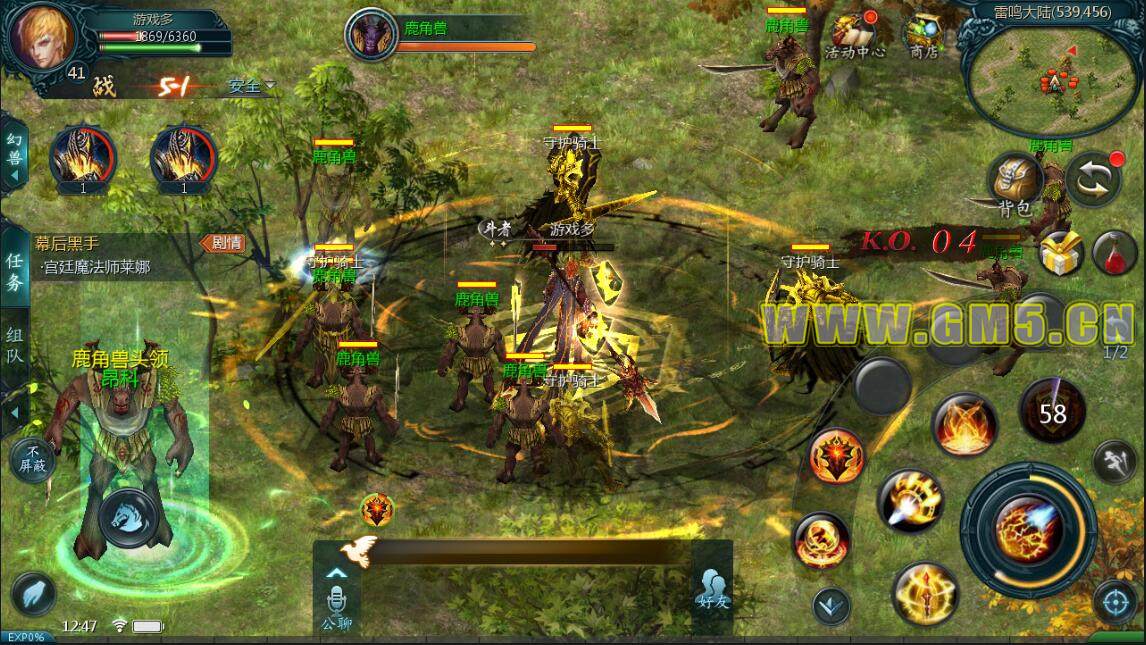Open the 安全 mode dropdown
This screenshot has width=1146, height=645.
[251, 86]
